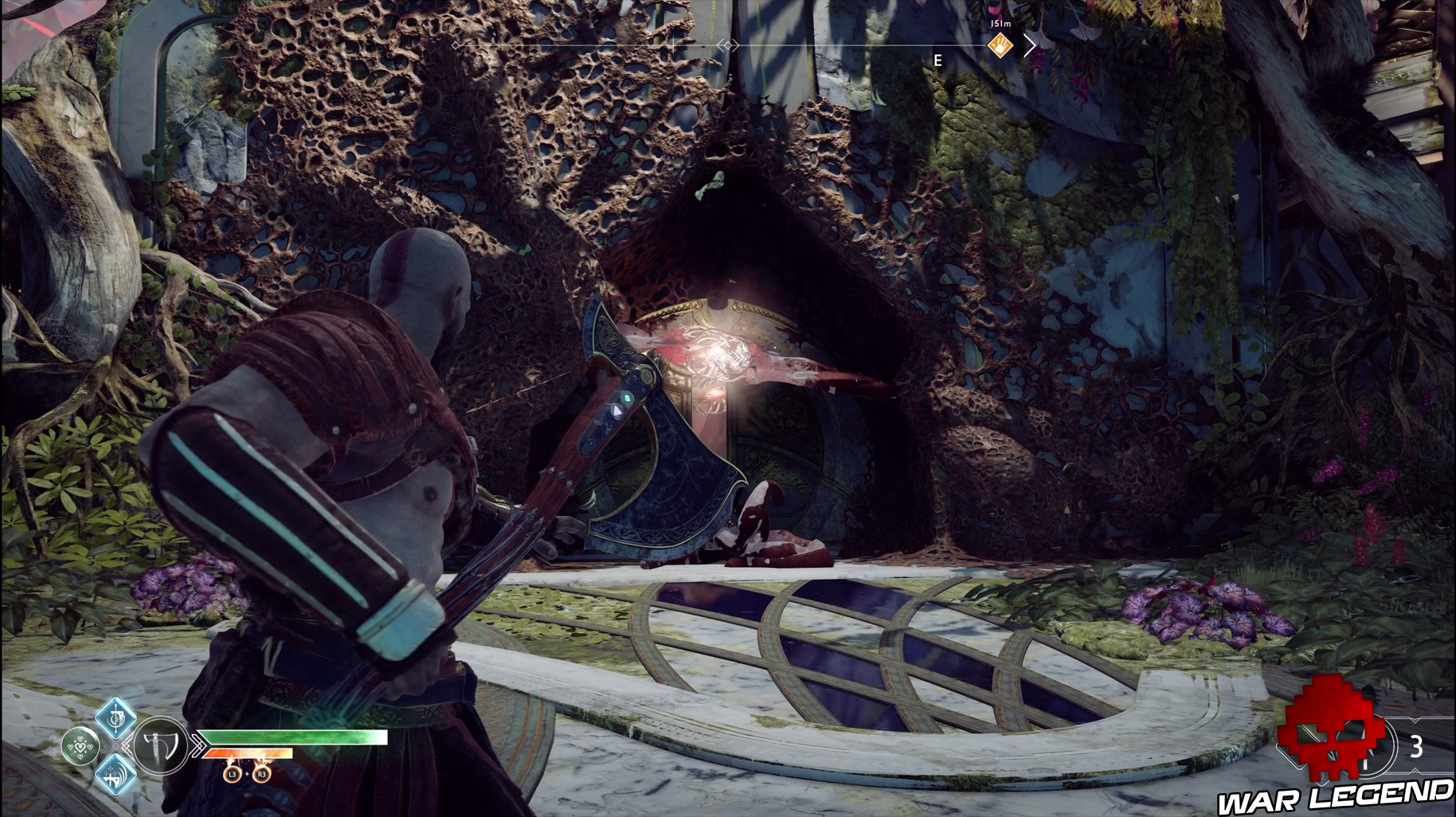Click the green hearts talisman icon
1456x817 pixels.
(x=80, y=747)
